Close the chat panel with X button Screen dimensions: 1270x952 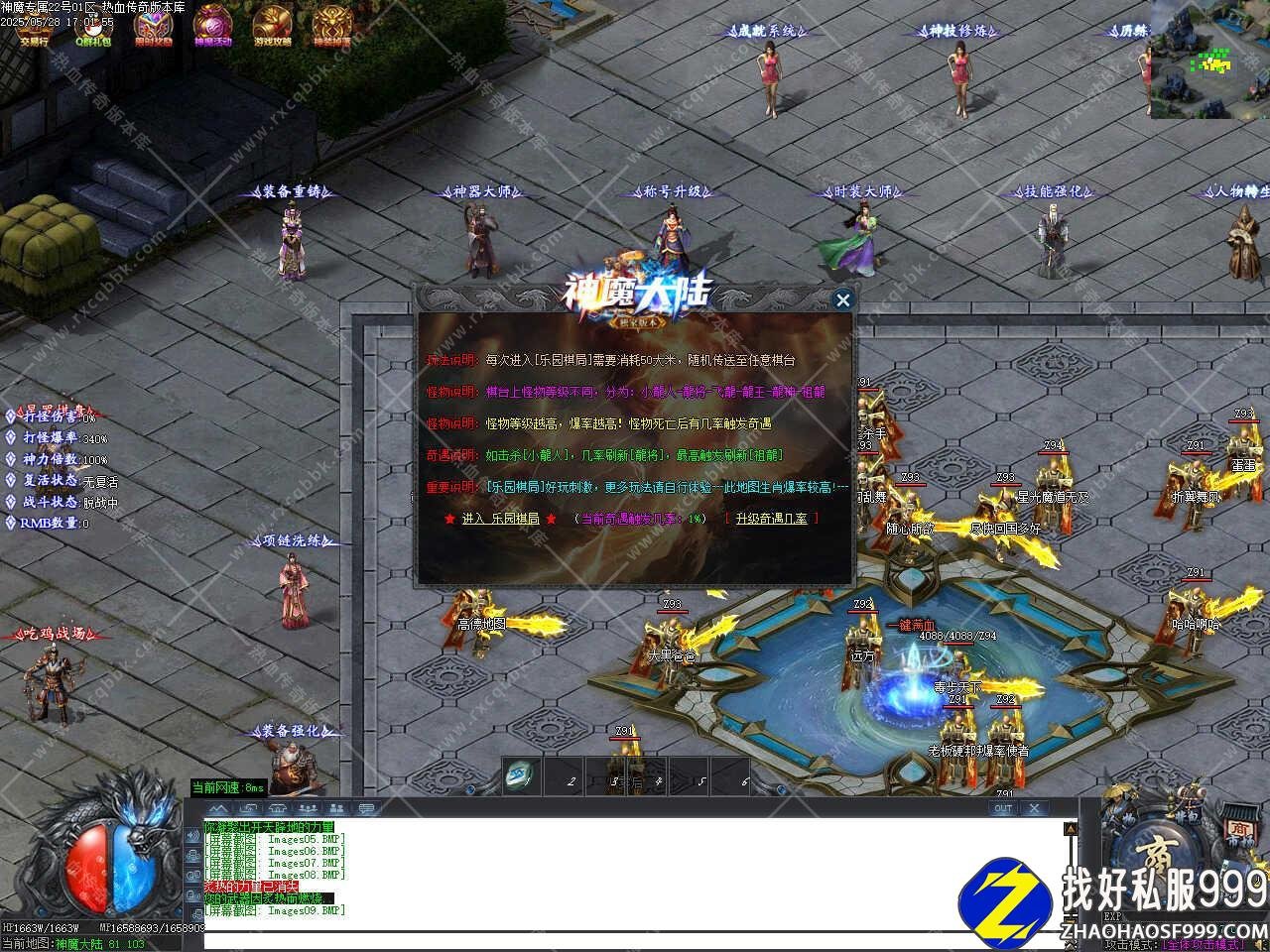(1033, 808)
